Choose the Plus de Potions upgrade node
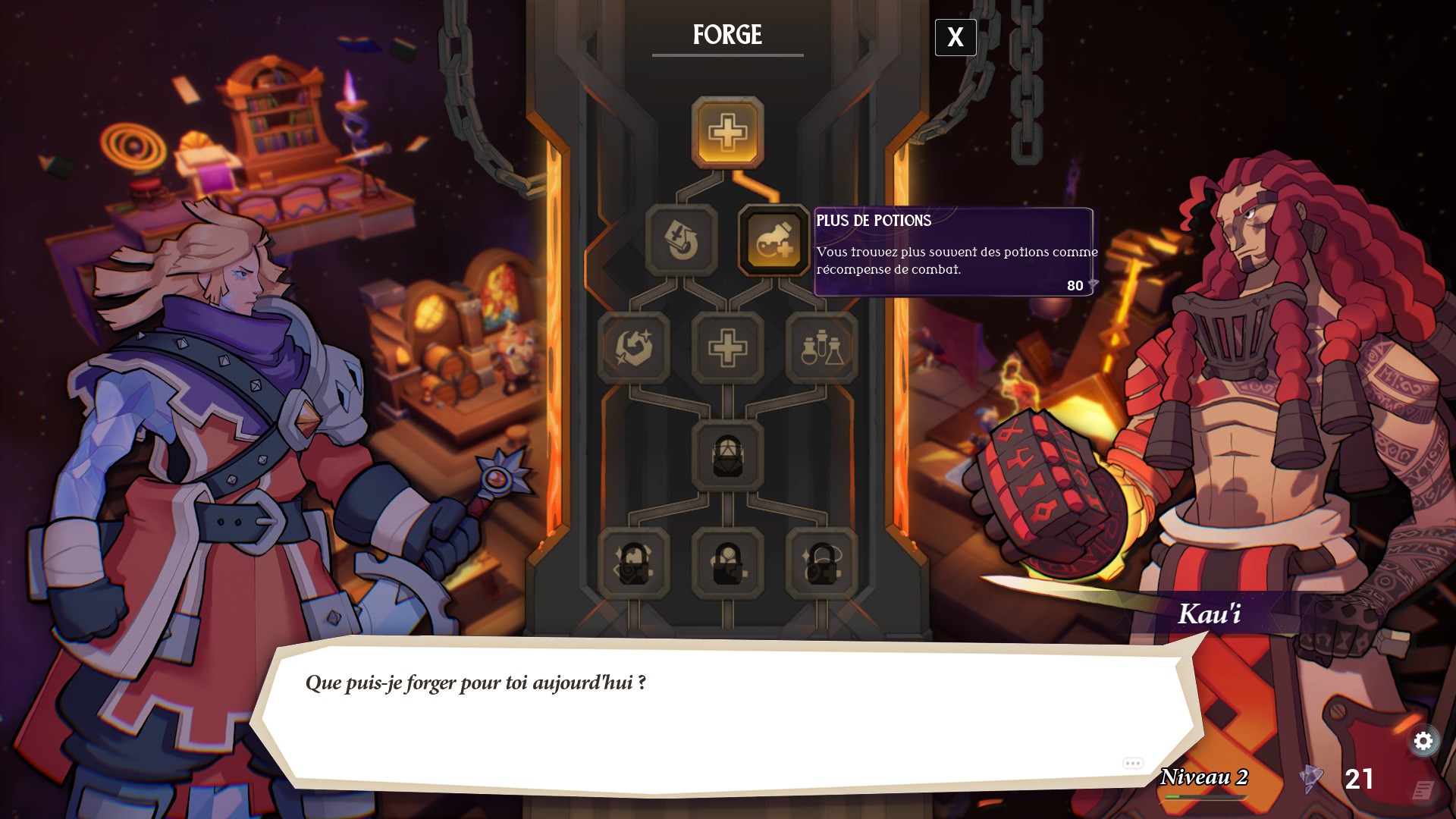The width and height of the screenshot is (1456, 819). click(773, 240)
